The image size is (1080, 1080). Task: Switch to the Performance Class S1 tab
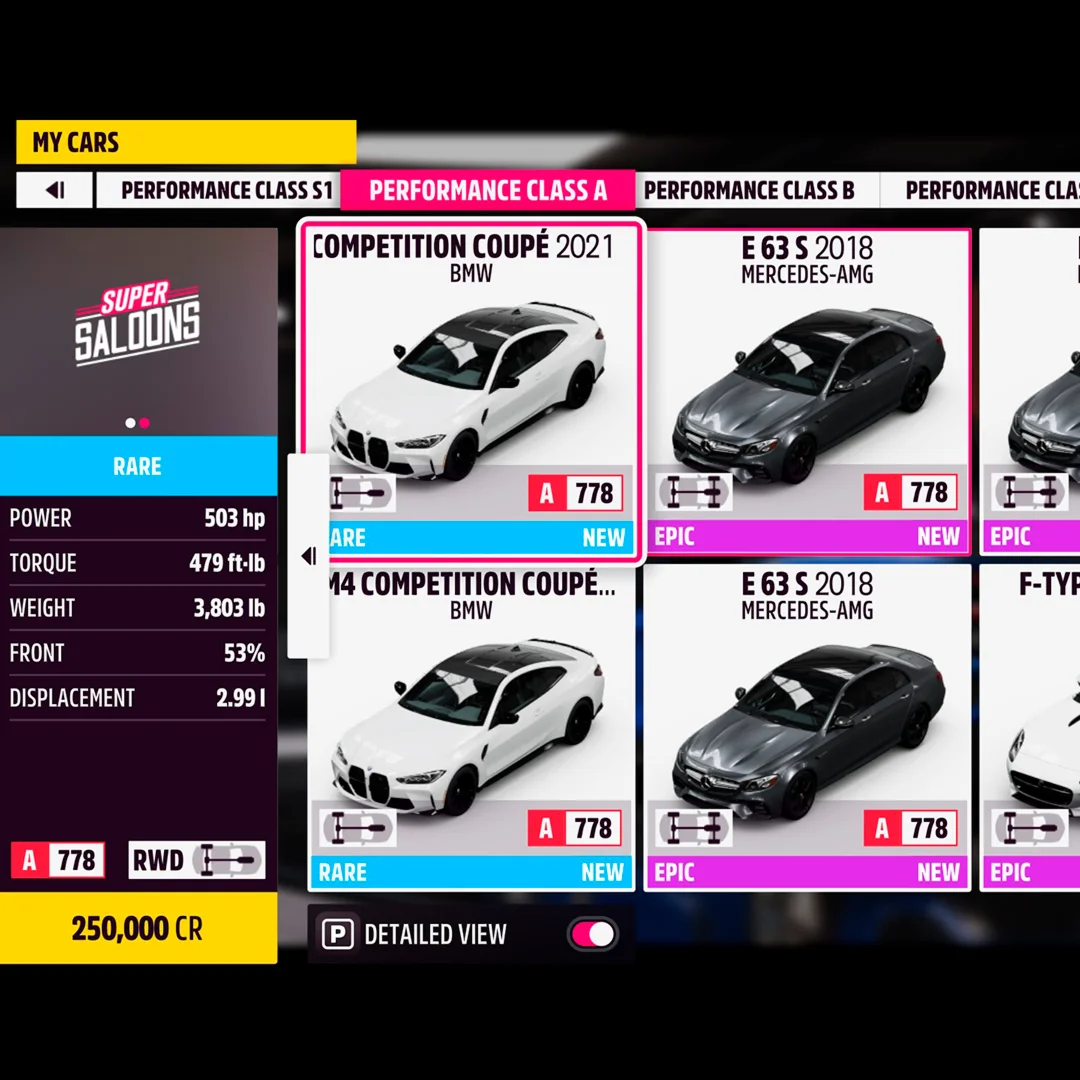point(226,190)
